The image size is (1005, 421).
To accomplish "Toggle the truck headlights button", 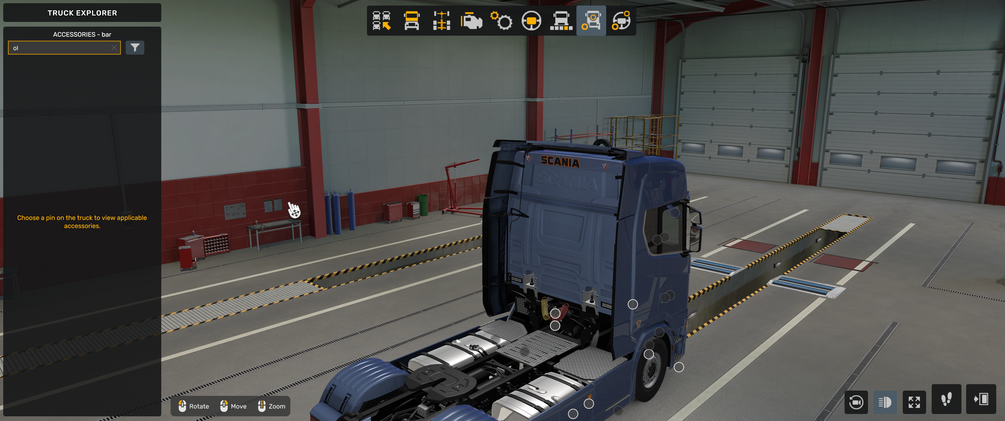I will [x=885, y=402].
